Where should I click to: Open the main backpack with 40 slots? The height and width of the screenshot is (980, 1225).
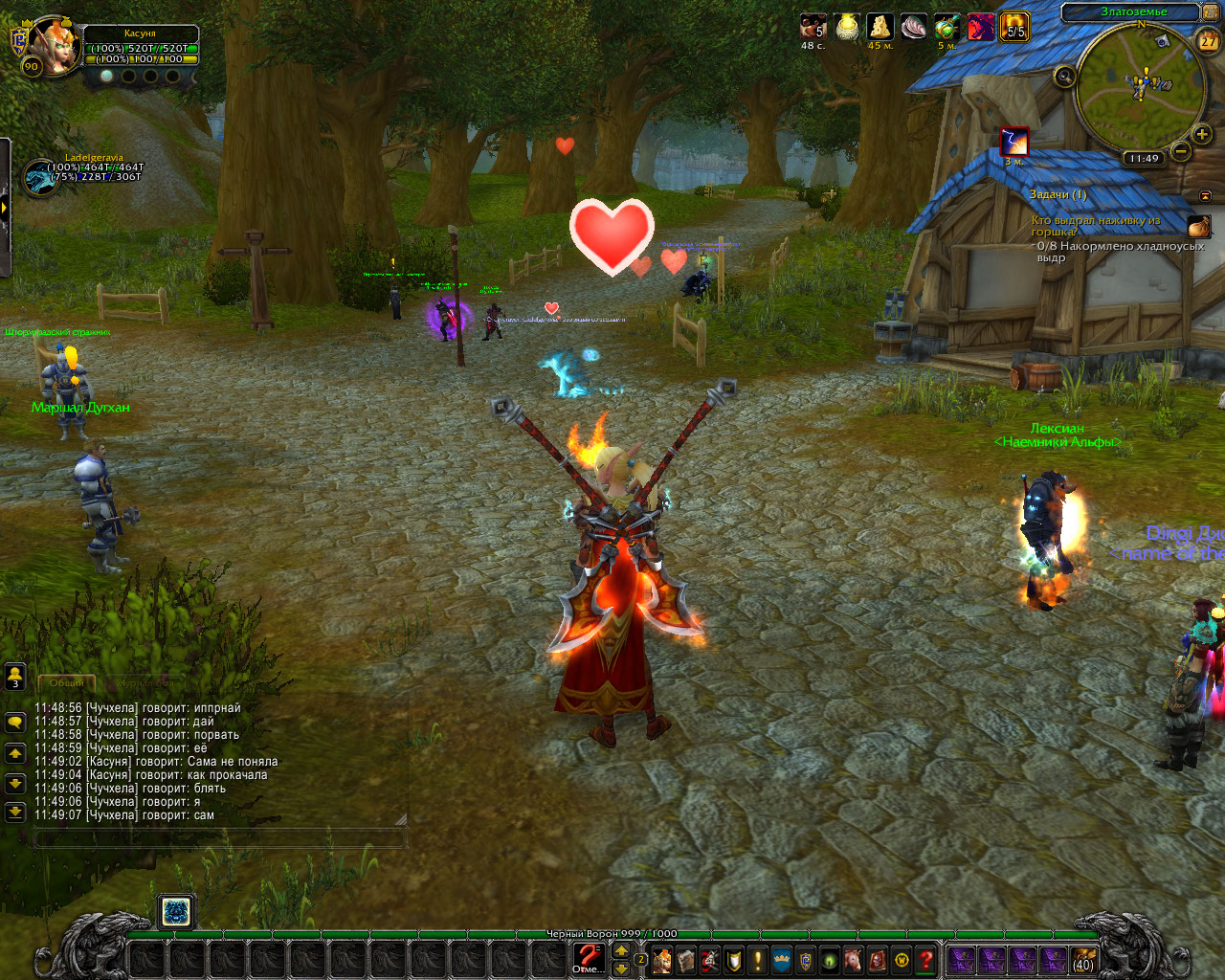[1083, 960]
